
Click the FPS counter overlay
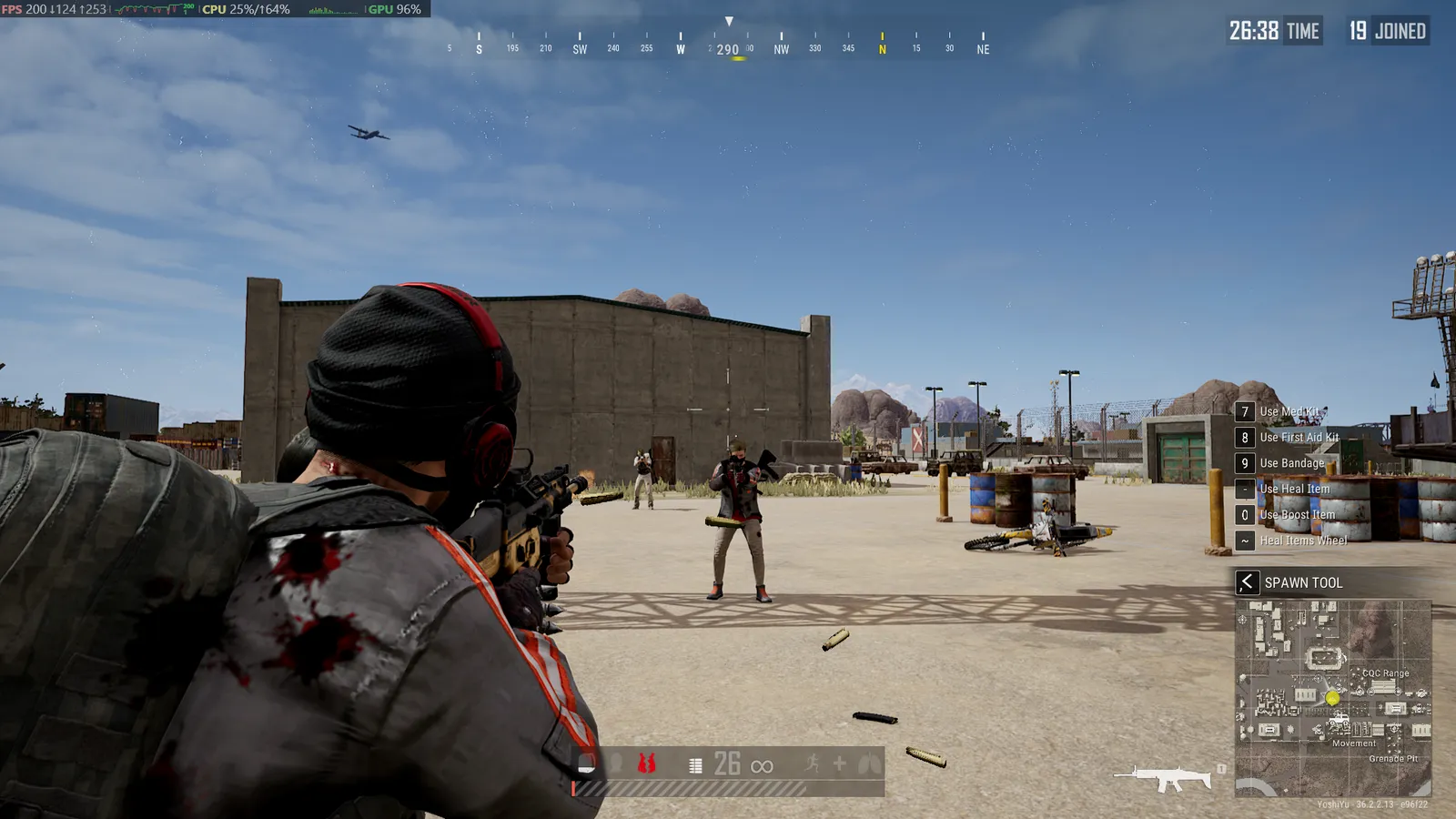(x=55, y=9)
